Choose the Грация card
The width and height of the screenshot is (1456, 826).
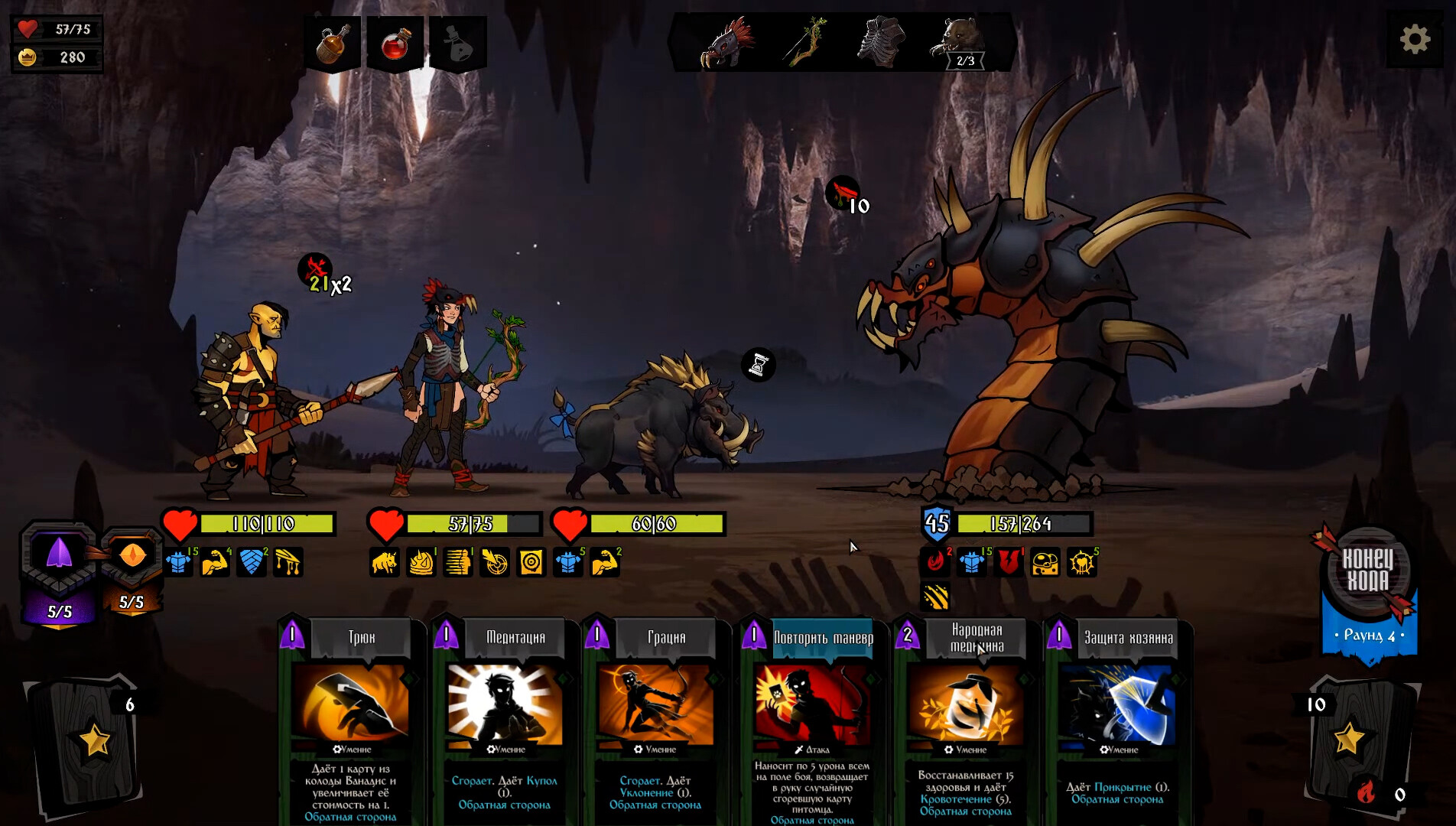tap(655, 719)
